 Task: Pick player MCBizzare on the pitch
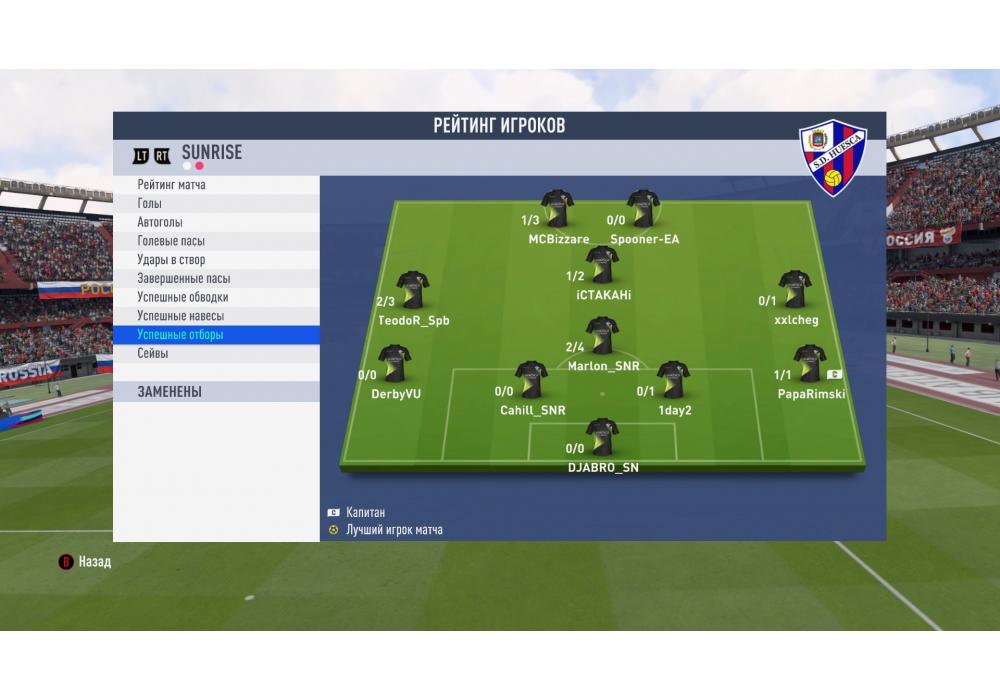tap(557, 209)
